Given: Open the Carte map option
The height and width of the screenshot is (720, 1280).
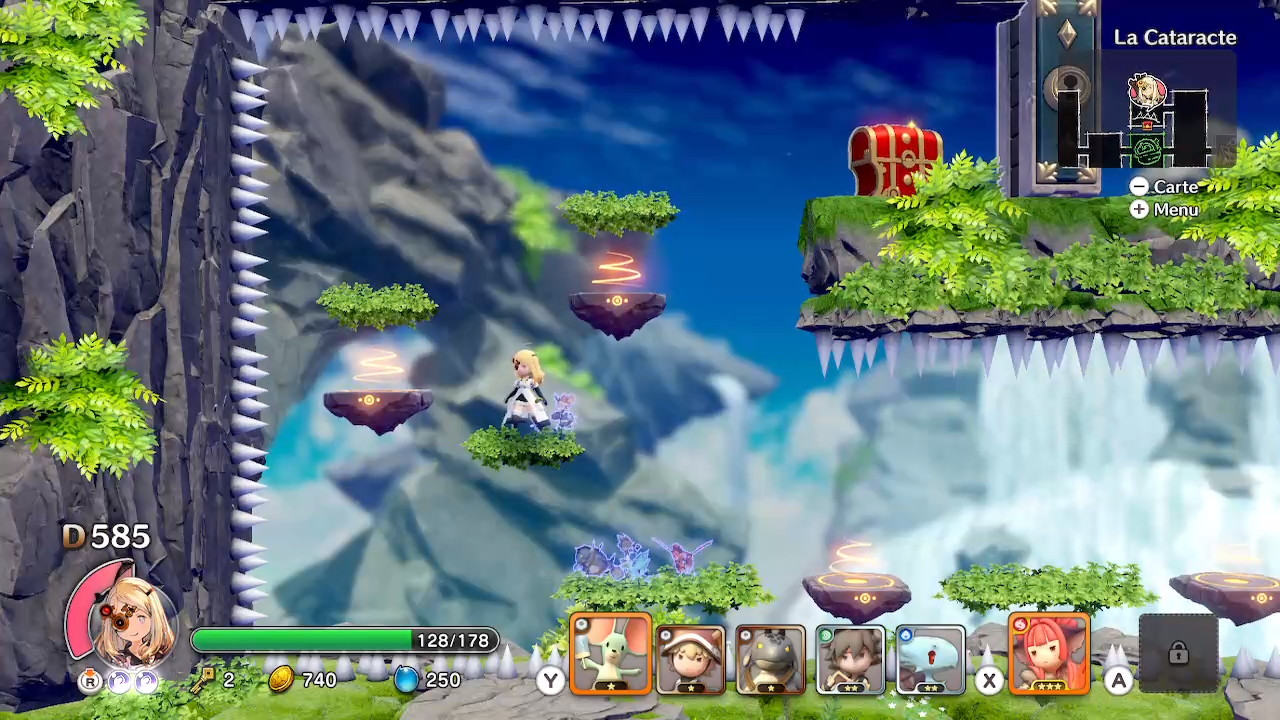Looking at the screenshot, I should coord(1165,187).
